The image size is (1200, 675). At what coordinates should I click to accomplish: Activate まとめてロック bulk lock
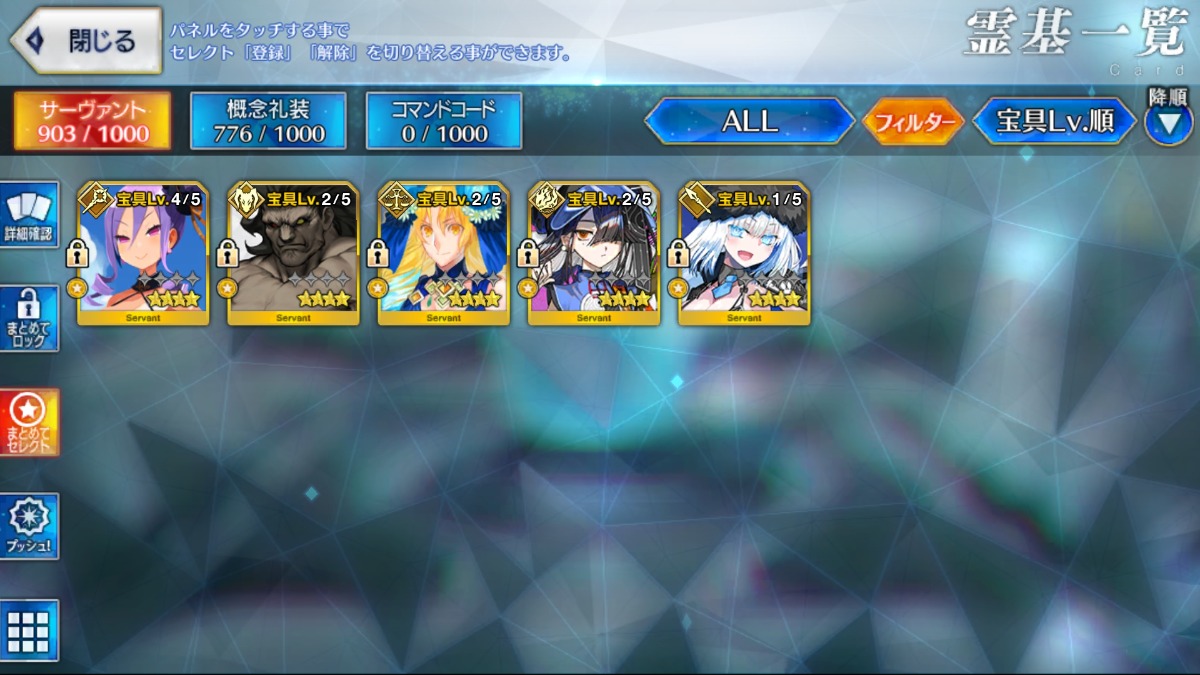29,318
